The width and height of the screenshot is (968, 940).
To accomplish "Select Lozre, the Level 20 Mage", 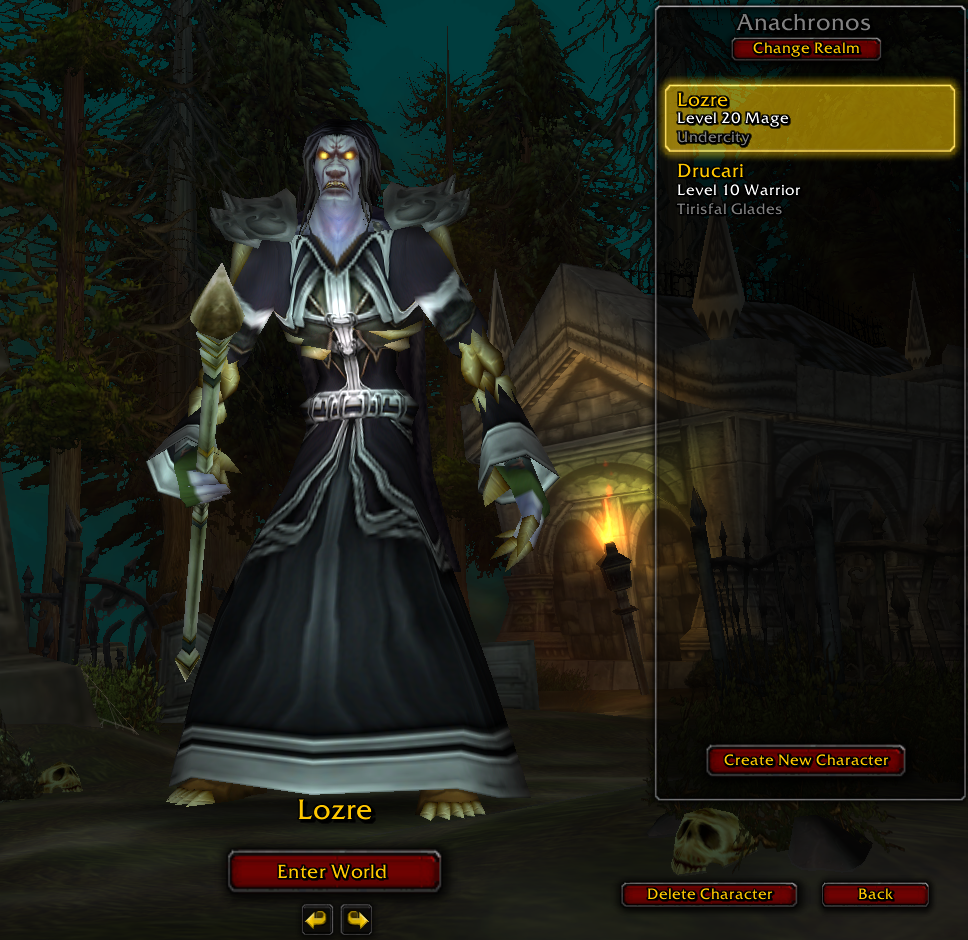I will [809, 118].
